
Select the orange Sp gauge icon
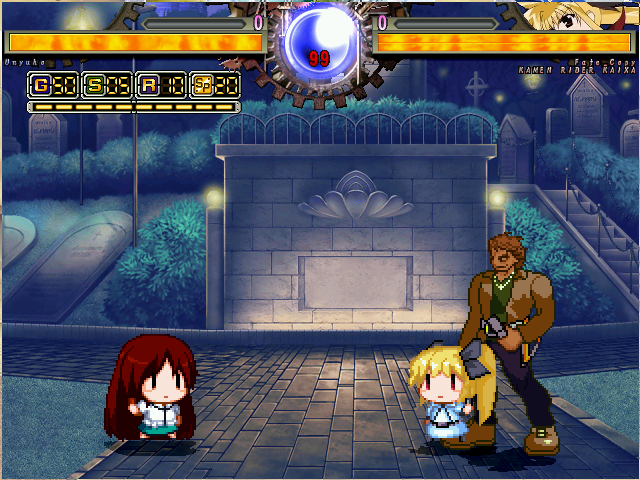pos(201,85)
